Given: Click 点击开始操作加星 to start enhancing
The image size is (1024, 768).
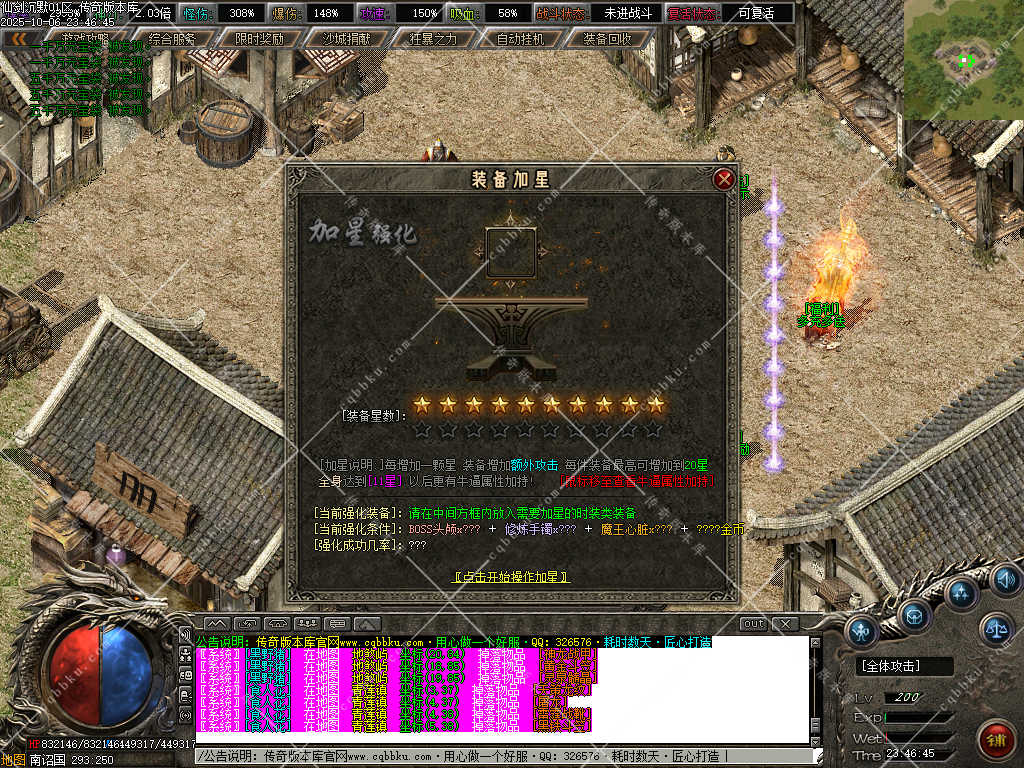Looking at the screenshot, I should coord(511,577).
